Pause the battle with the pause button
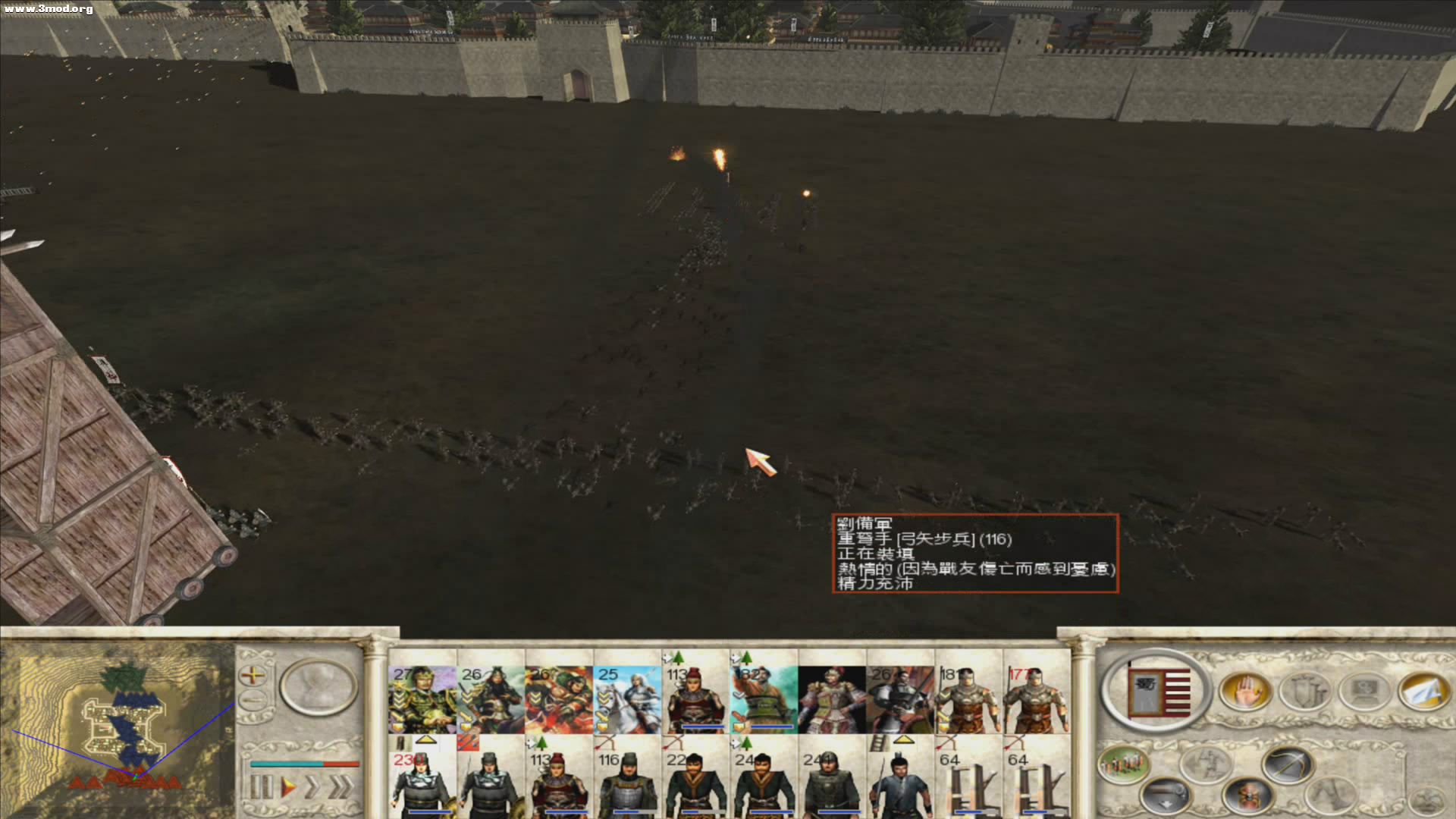Viewport: 1456px width, 819px height. [x=262, y=786]
